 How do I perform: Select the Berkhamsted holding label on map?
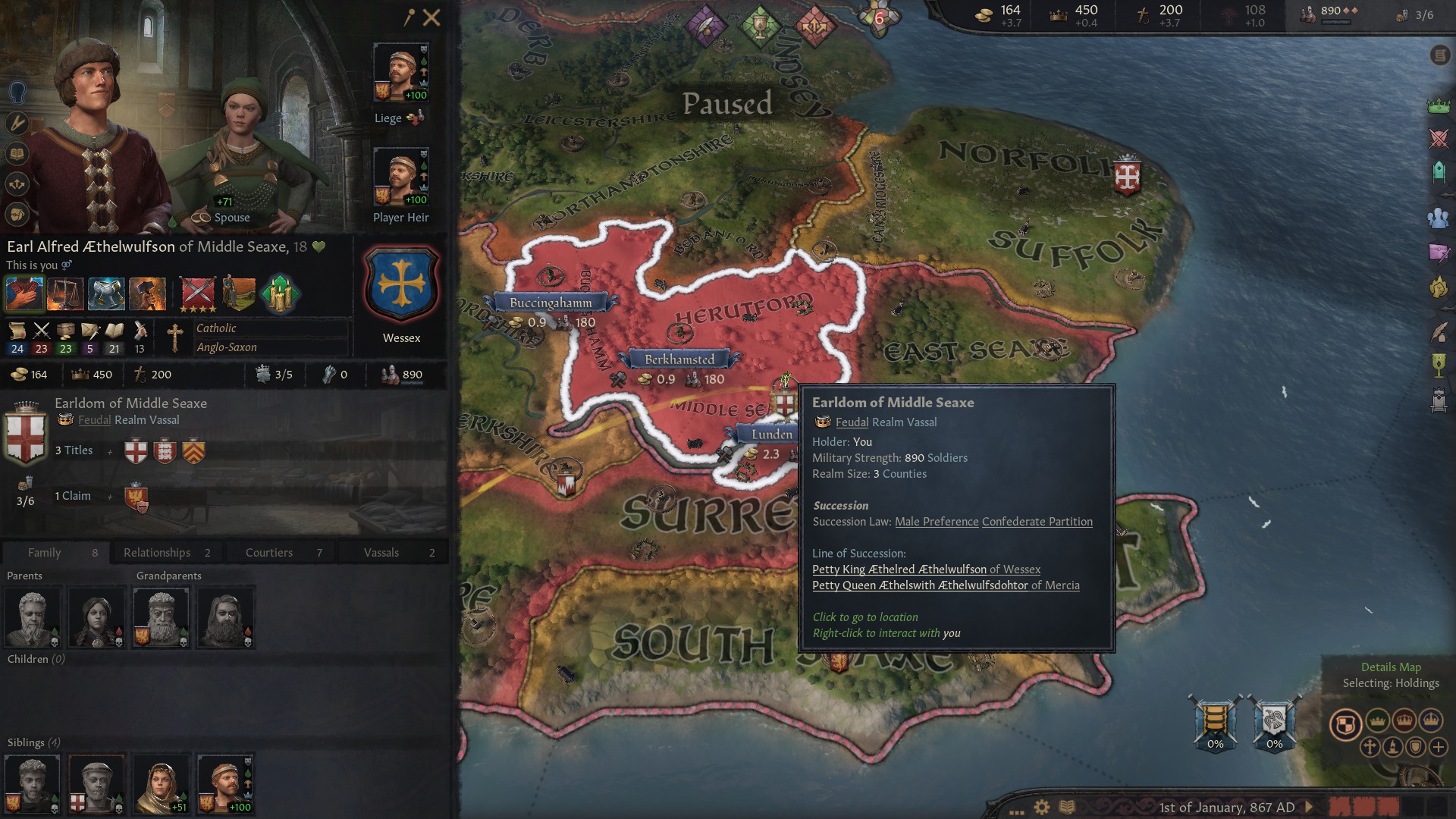[679, 359]
